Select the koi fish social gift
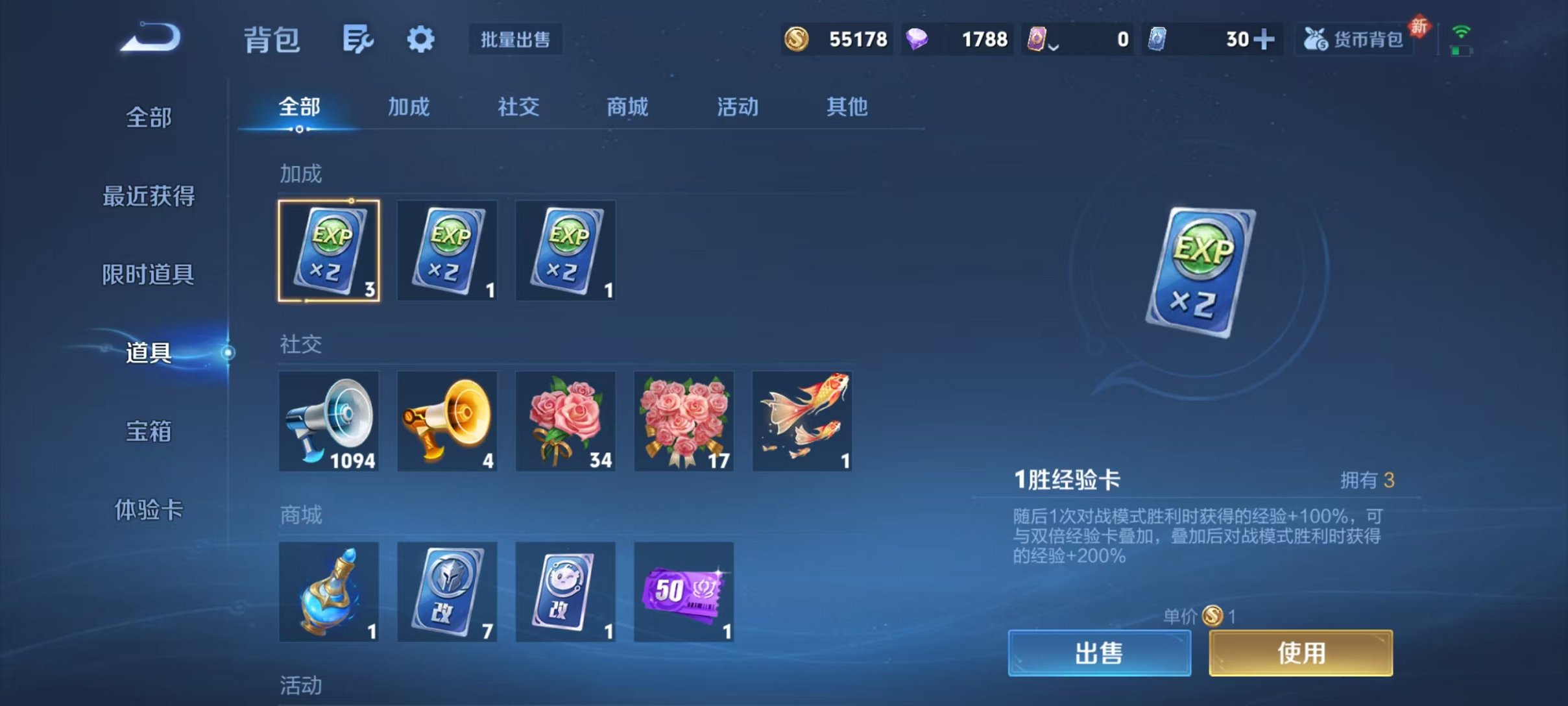Image resolution: width=1568 pixels, height=706 pixels. click(x=802, y=420)
